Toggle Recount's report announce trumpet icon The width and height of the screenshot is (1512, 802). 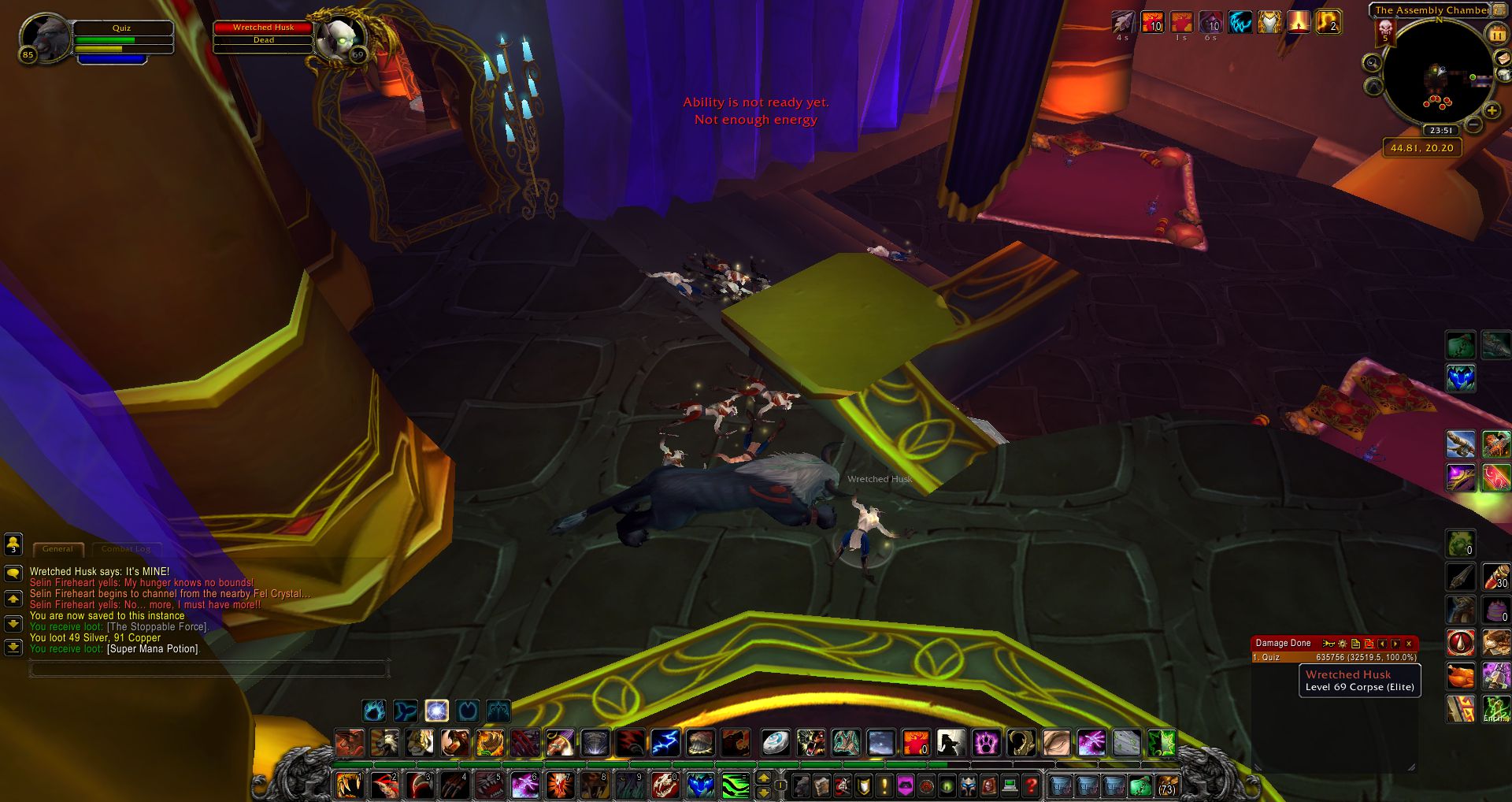[x=1329, y=644]
